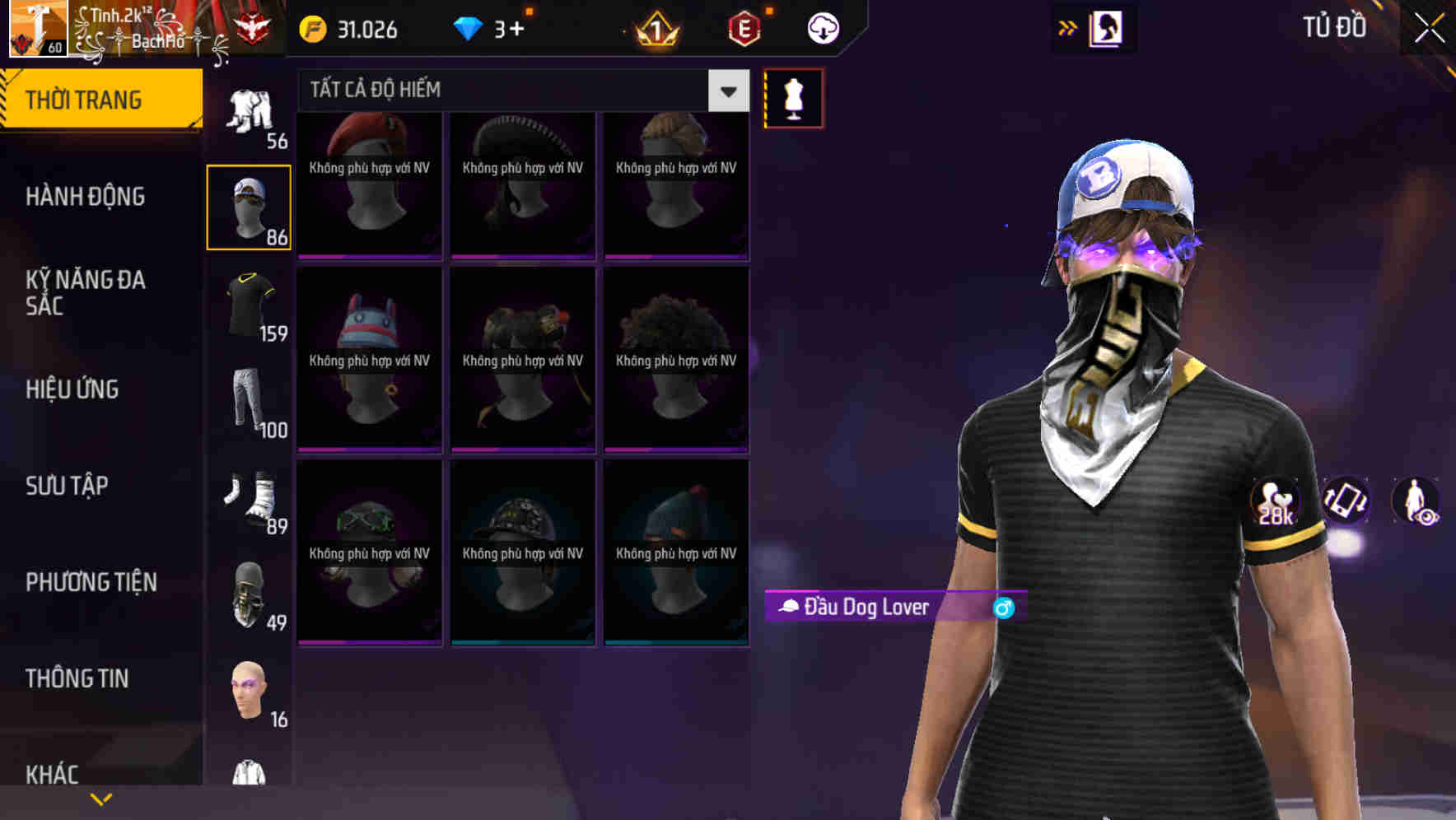Switch to the shirt category showing 159
Screen dimensions: 1456x820
(x=249, y=305)
